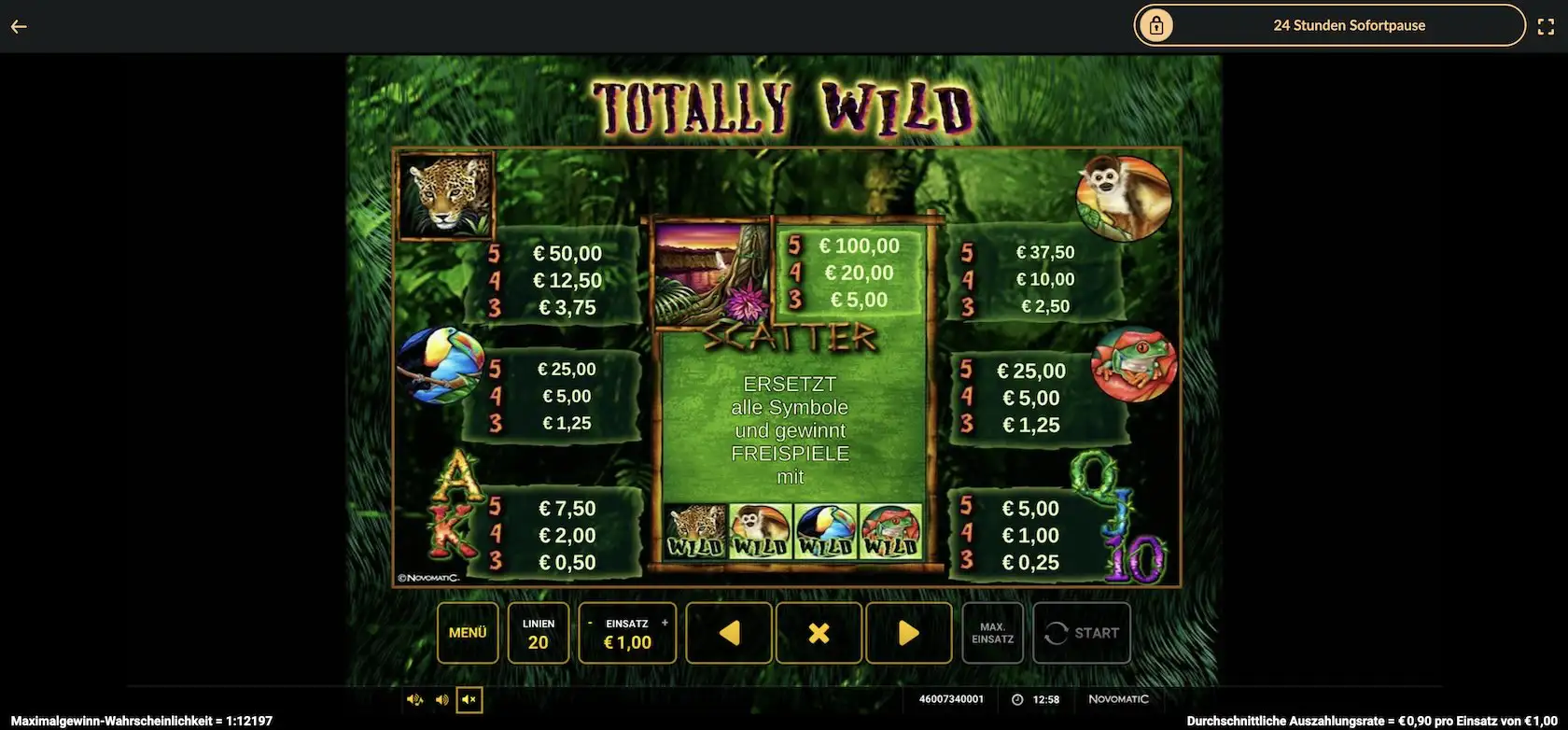Click the Einsatz €1,00 amount field

[x=627, y=641]
